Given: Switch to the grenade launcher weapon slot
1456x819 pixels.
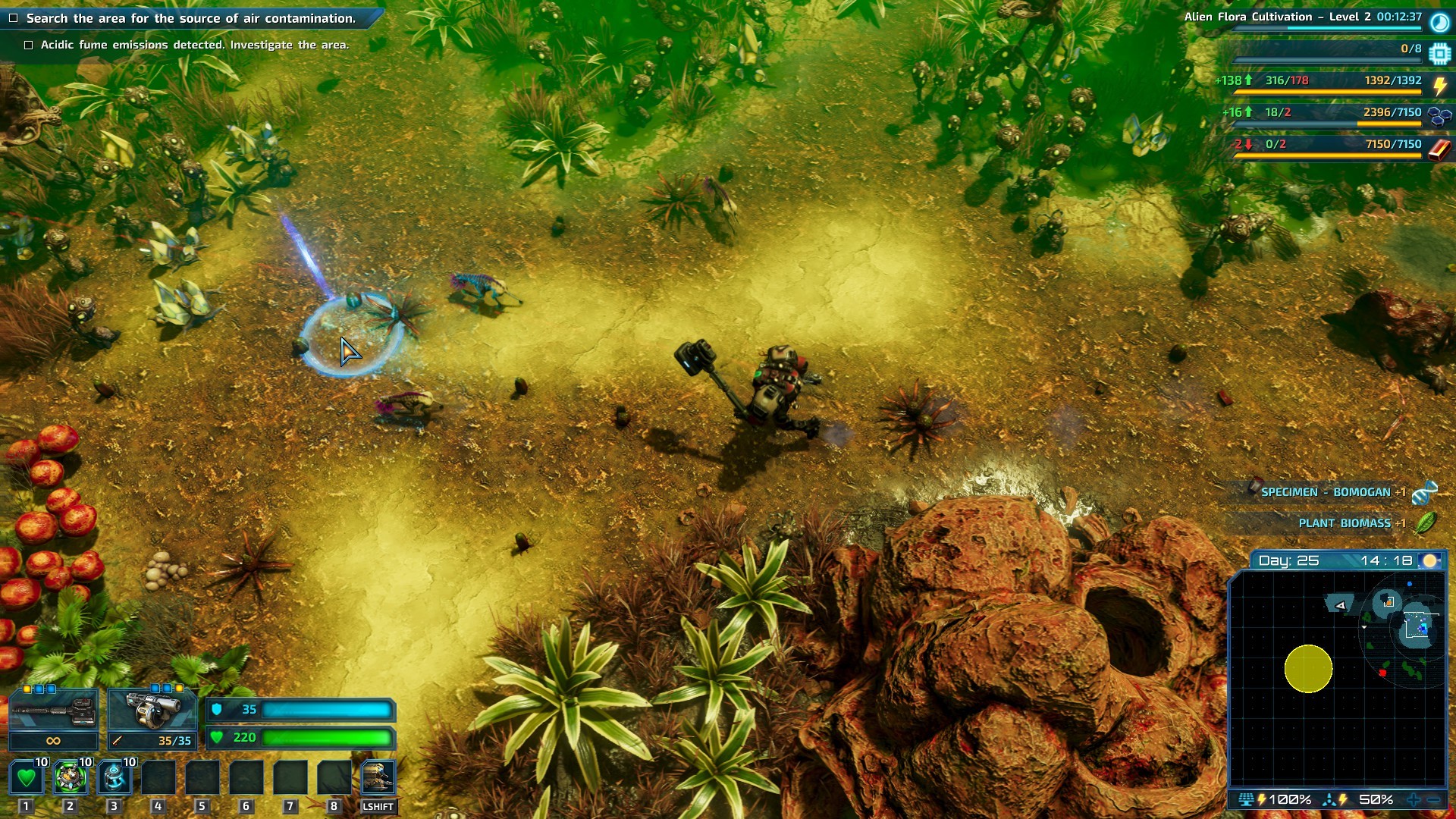Looking at the screenshot, I should point(152,709).
